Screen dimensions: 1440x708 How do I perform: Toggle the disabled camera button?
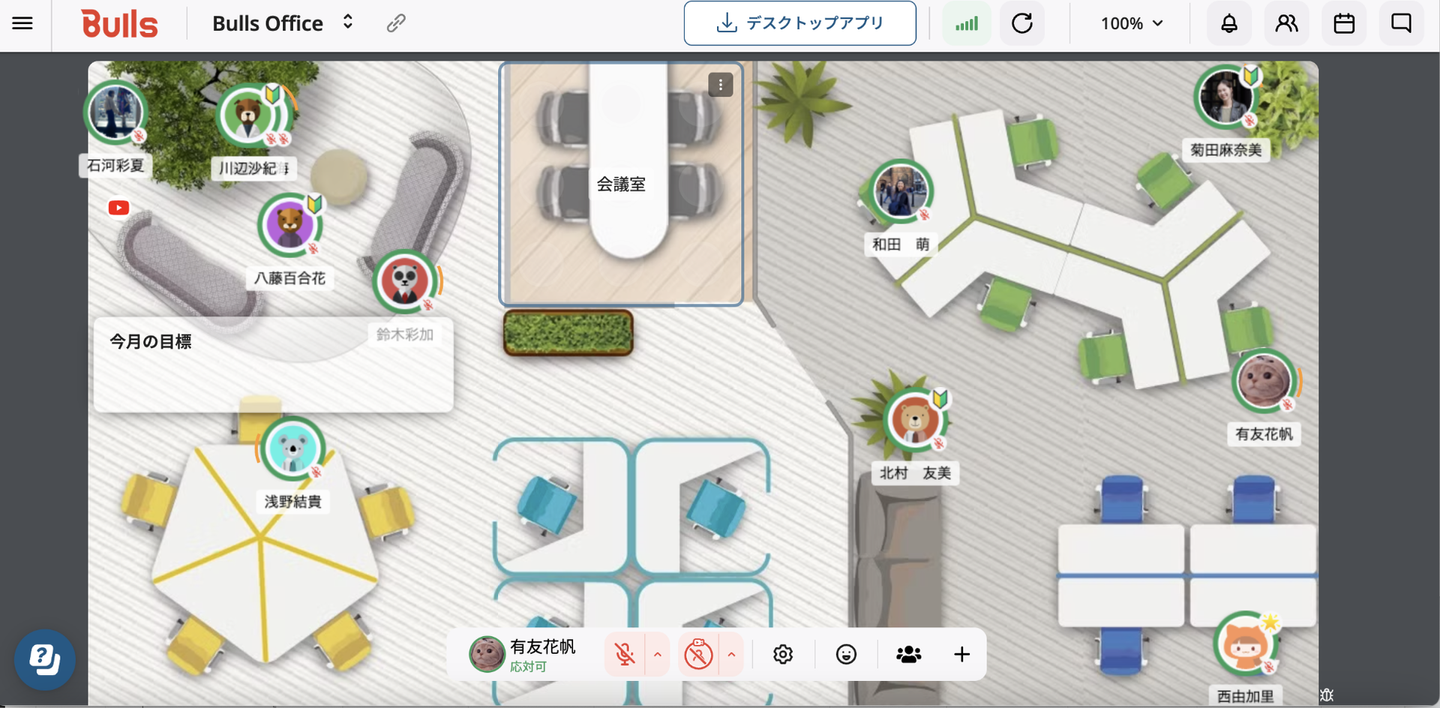pyautogui.click(x=698, y=655)
